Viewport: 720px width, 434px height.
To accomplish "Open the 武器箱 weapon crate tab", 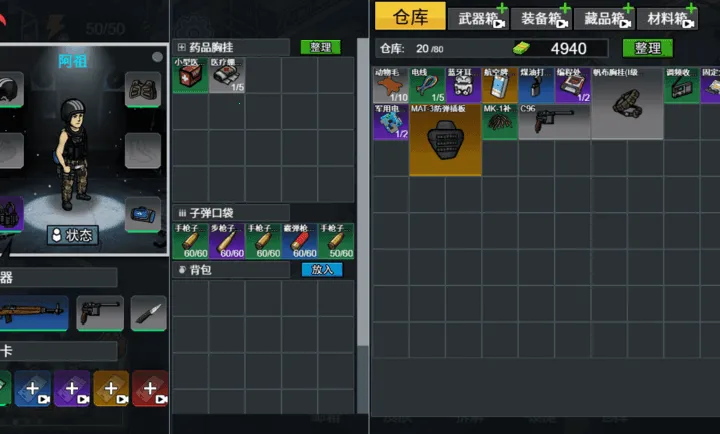I will click(478, 18).
